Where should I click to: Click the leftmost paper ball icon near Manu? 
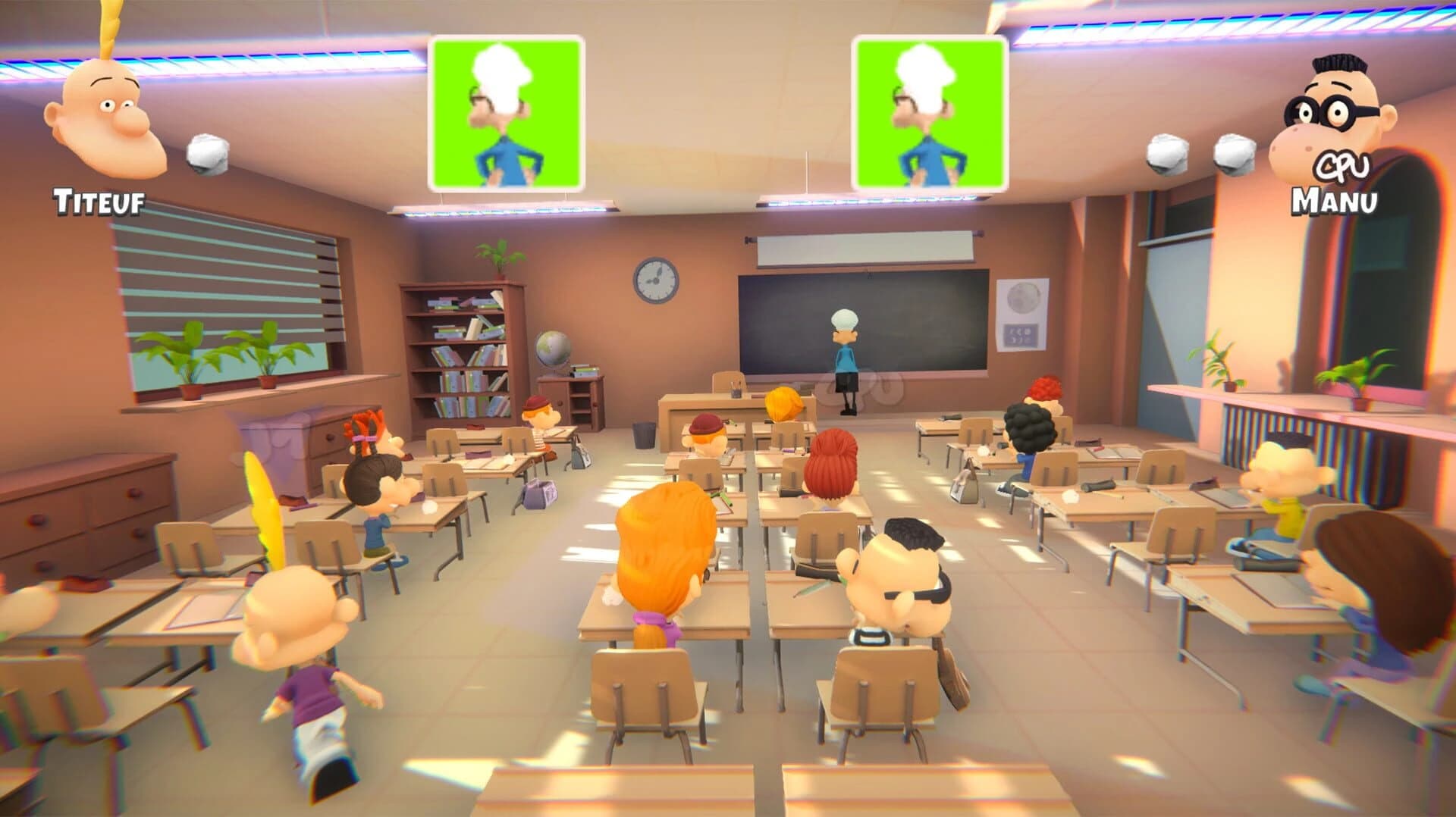tap(1166, 154)
